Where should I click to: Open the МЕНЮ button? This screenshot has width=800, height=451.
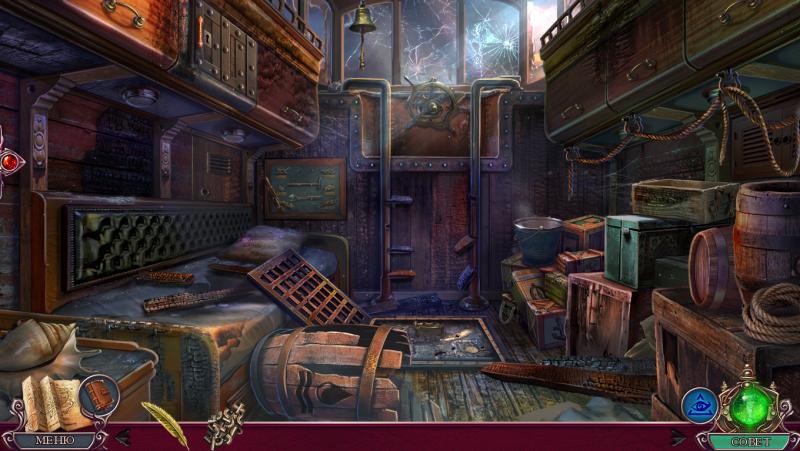pyautogui.click(x=54, y=439)
